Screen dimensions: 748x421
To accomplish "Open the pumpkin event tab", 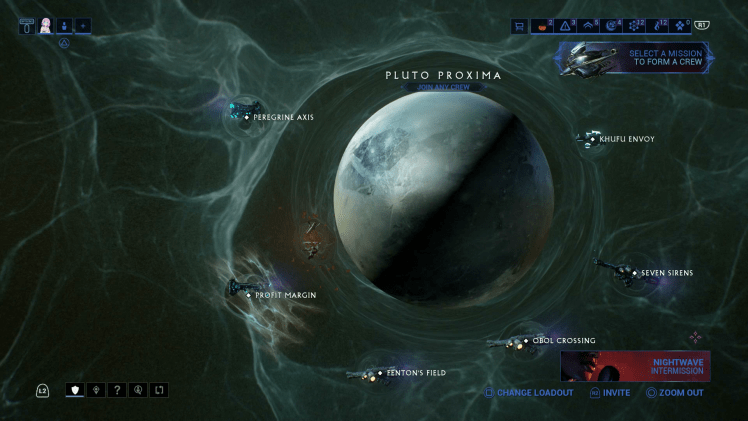I will click(542, 26).
